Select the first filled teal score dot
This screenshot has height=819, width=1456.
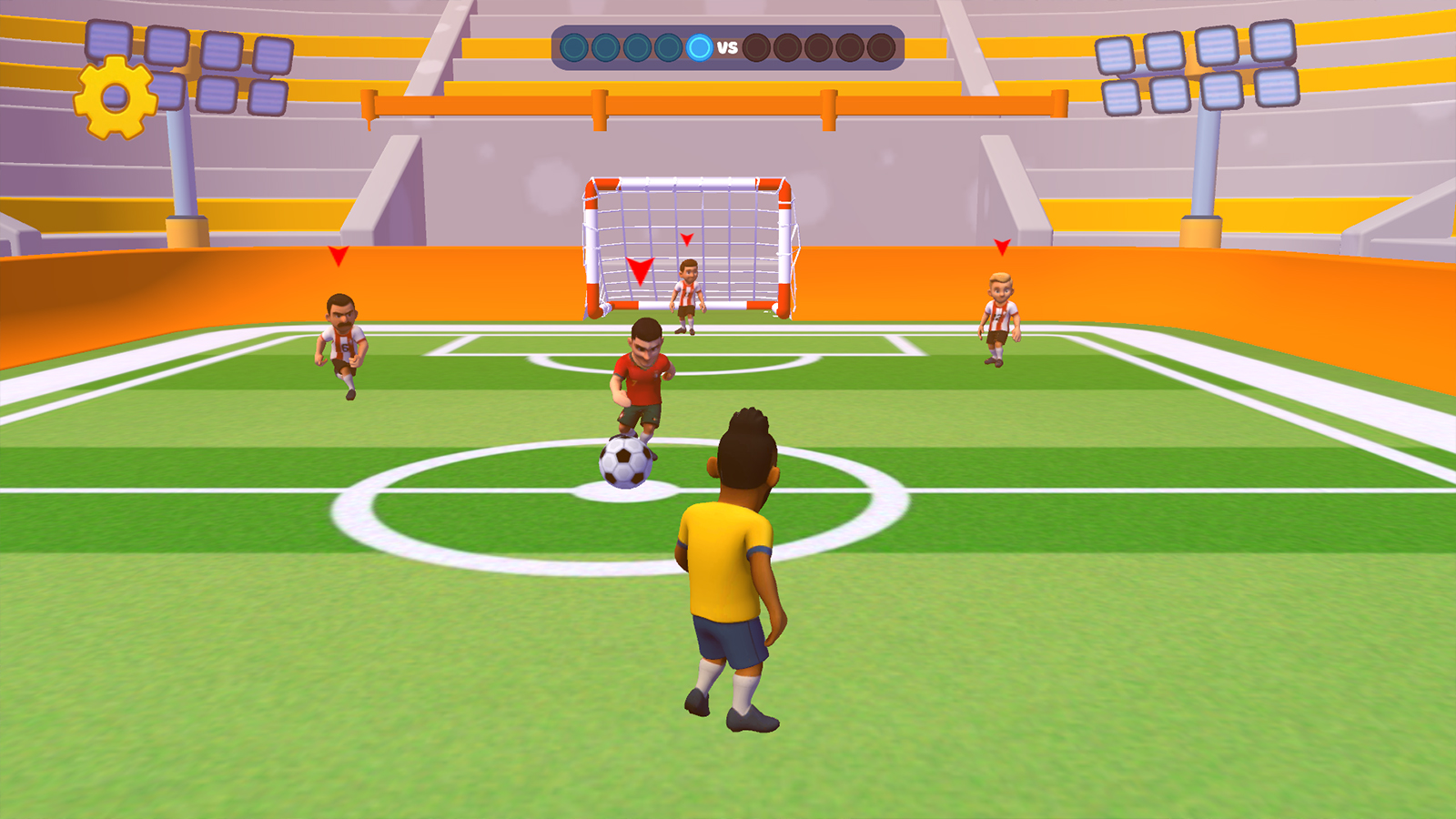coord(575,45)
